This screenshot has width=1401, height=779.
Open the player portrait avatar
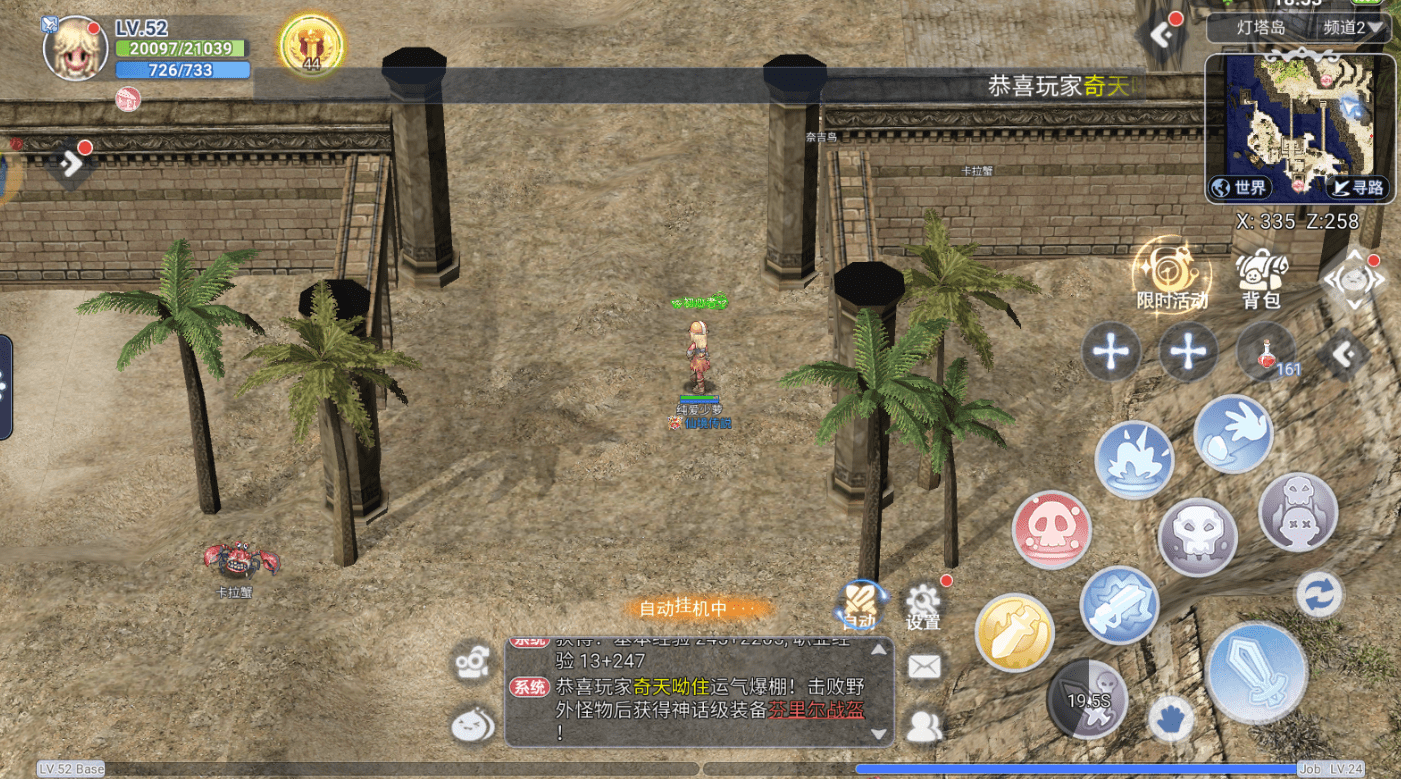tap(75, 46)
